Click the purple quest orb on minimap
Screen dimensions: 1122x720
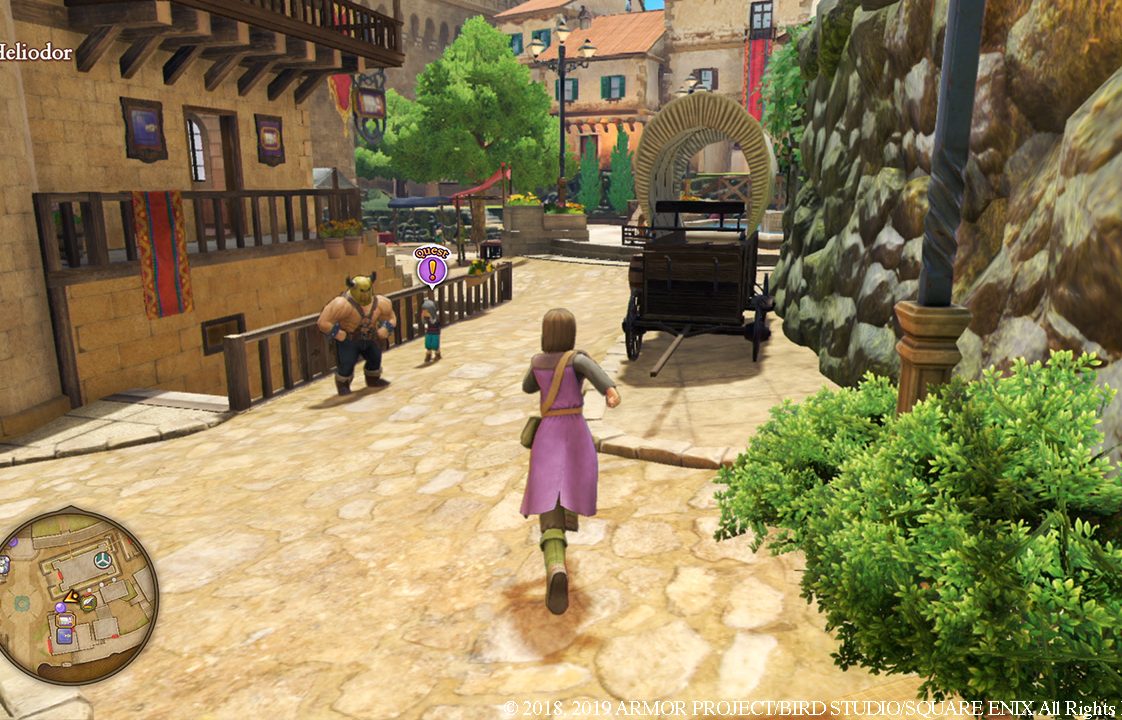point(60,607)
